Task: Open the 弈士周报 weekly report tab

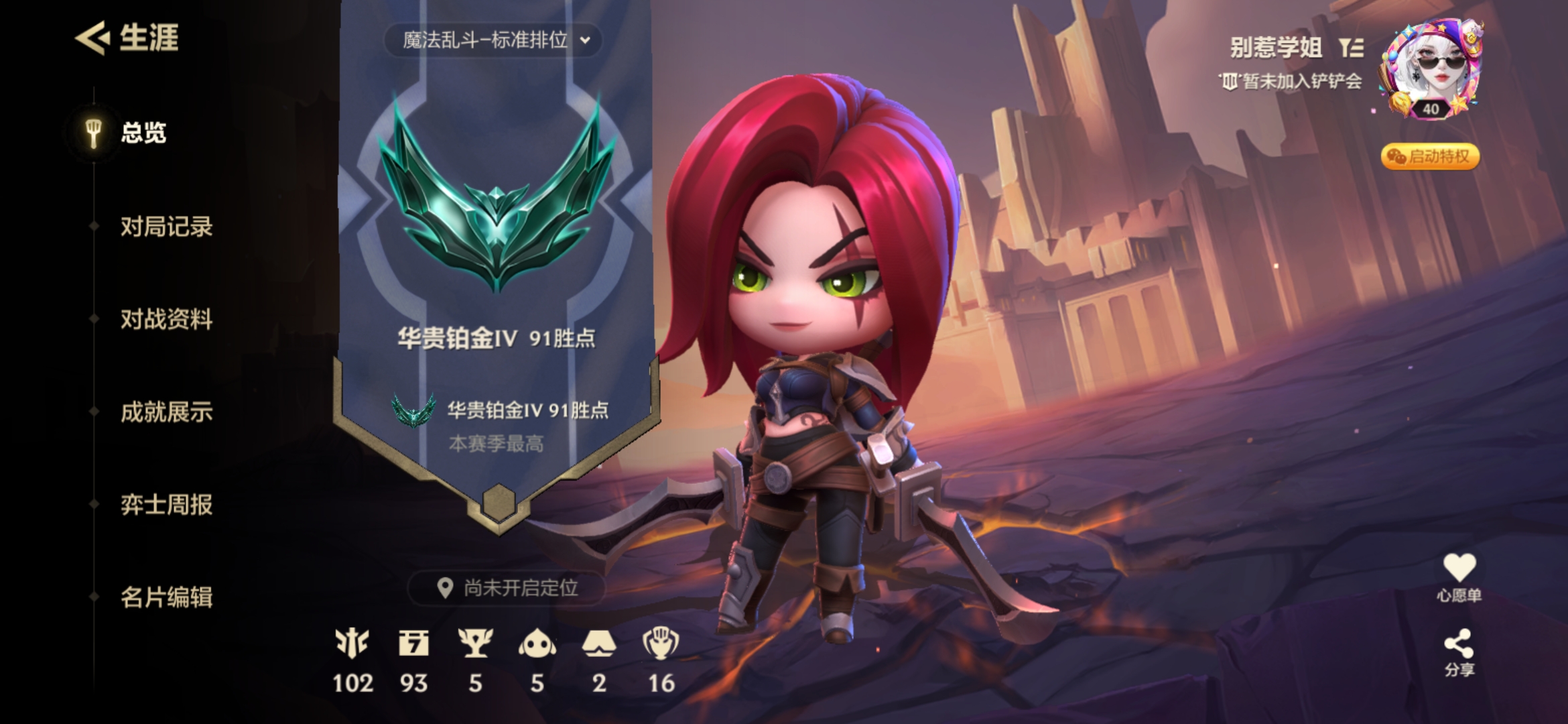Action: (x=166, y=504)
